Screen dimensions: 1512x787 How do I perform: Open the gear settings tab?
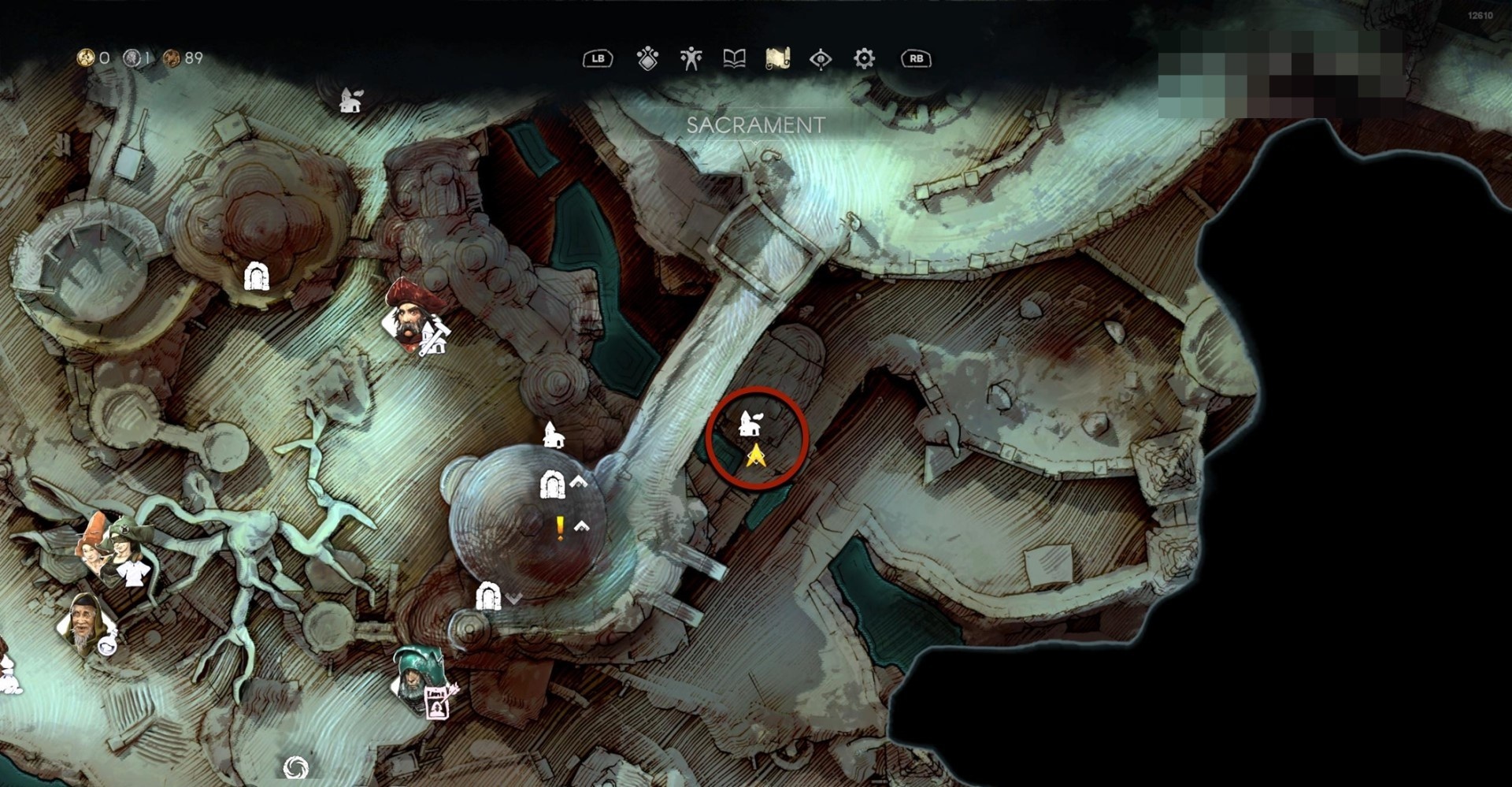864,59
